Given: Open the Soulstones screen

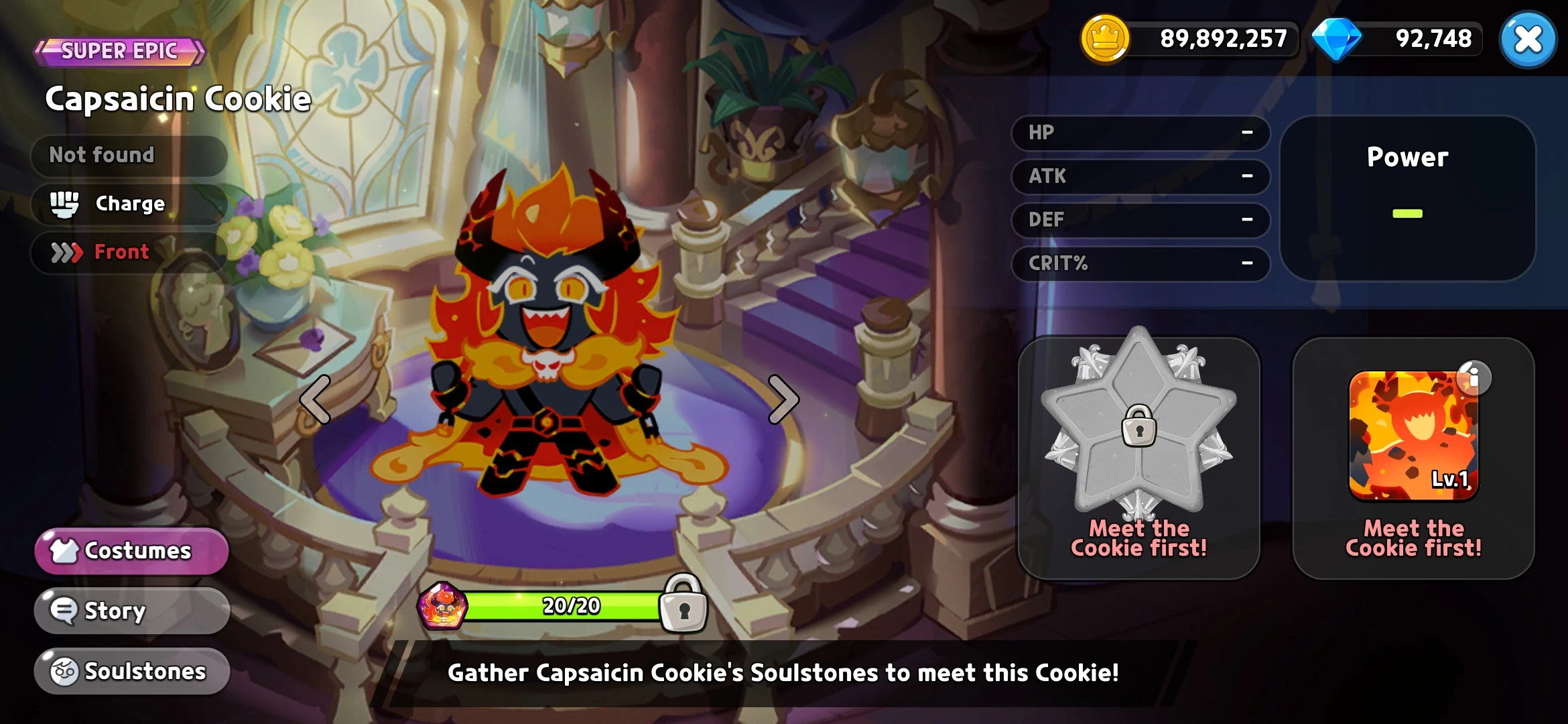Looking at the screenshot, I should click(131, 670).
